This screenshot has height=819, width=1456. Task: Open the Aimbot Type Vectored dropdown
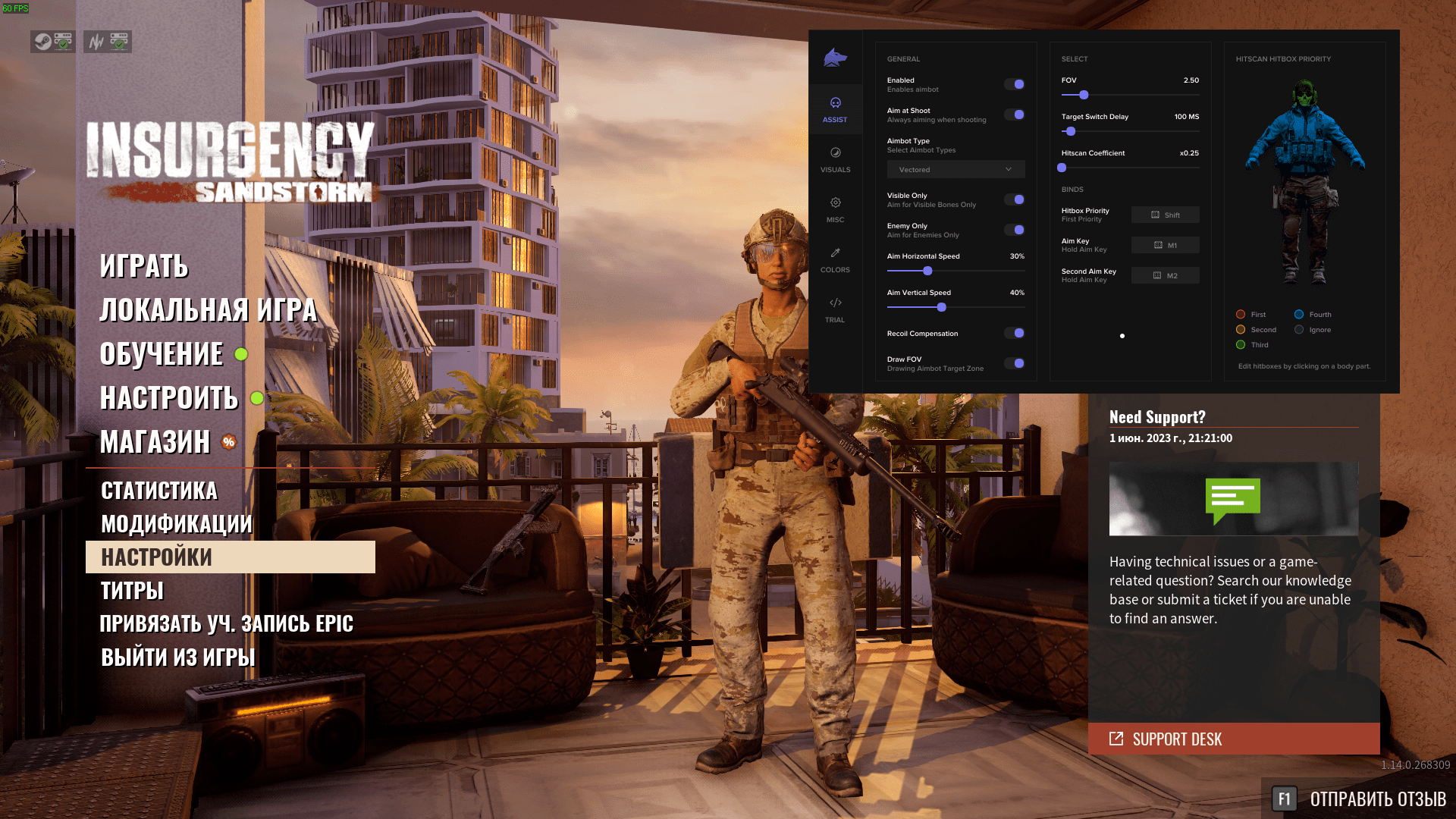pos(955,169)
